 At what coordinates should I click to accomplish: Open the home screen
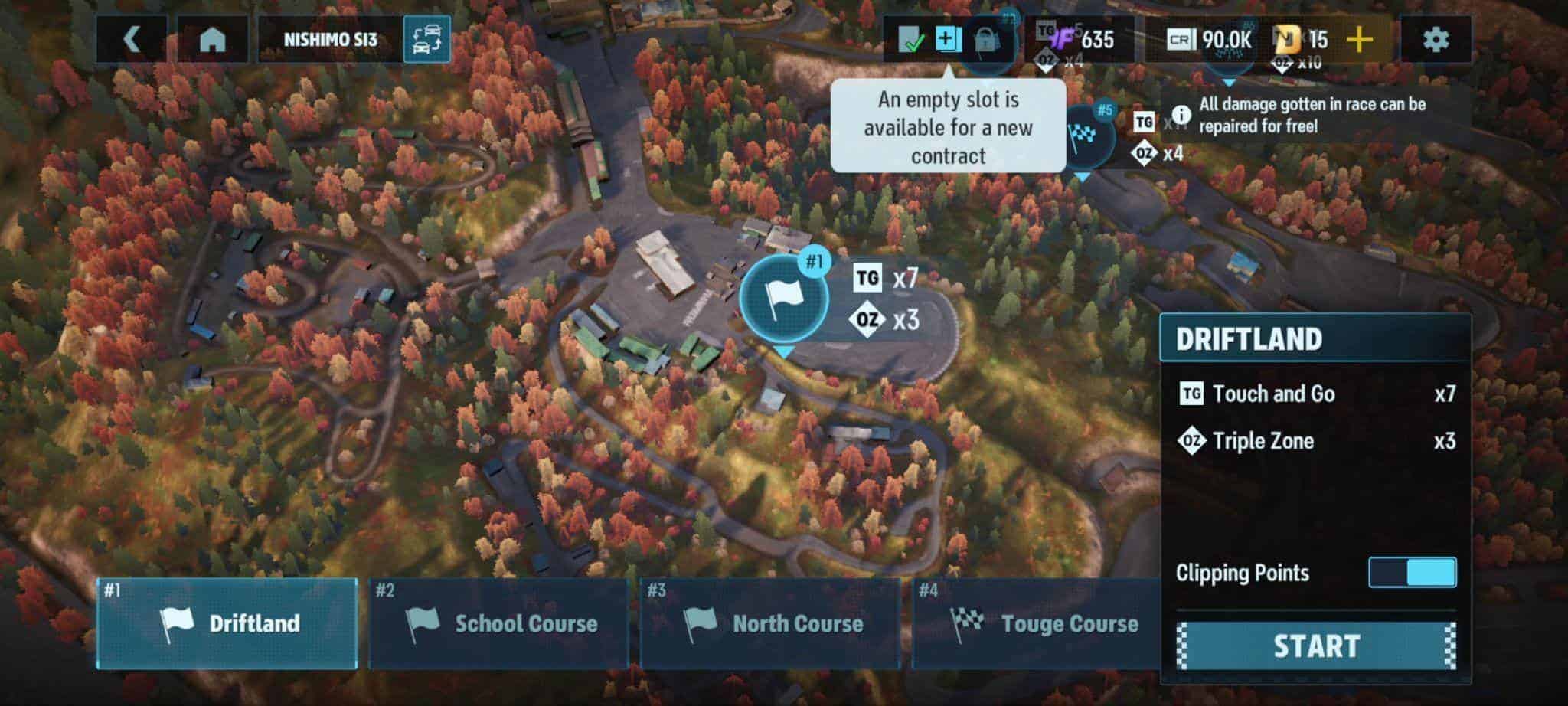pyautogui.click(x=212, y=40)
